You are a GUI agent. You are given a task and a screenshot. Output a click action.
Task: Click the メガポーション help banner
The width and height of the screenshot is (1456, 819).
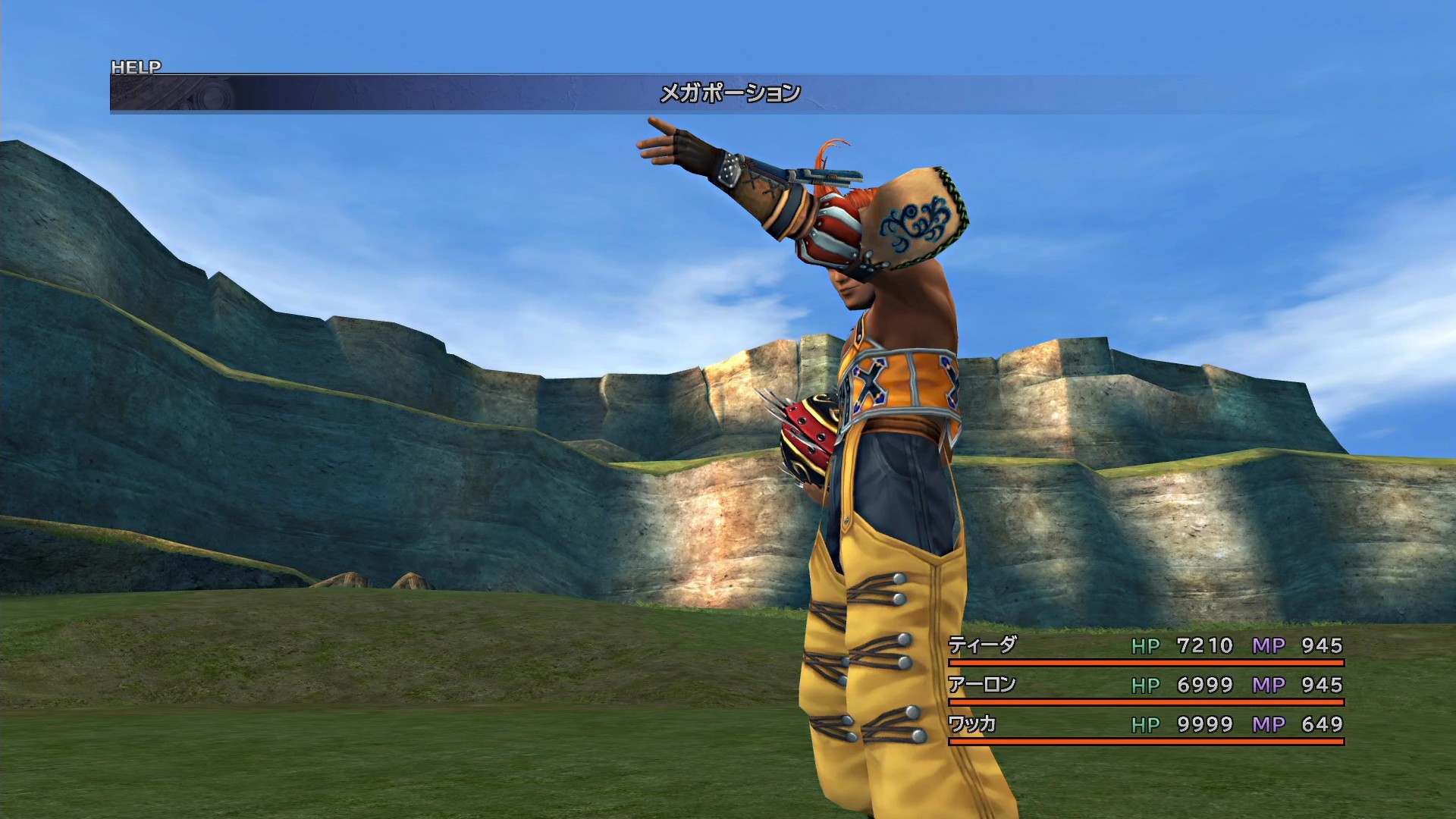point(729,93)
